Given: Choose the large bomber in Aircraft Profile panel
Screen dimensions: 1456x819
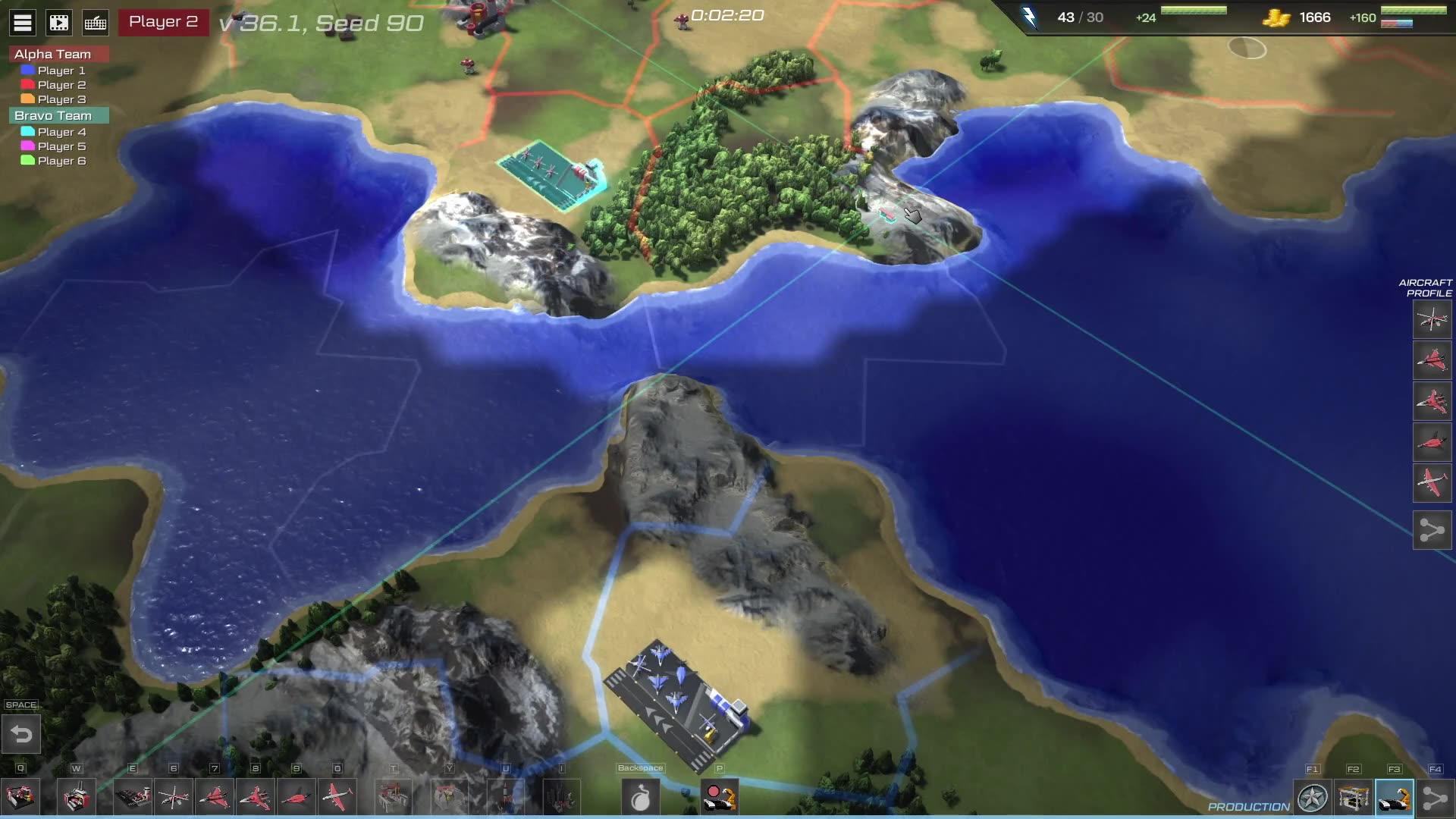Looking at the screenshot, I should click(x=1432, y=482).
